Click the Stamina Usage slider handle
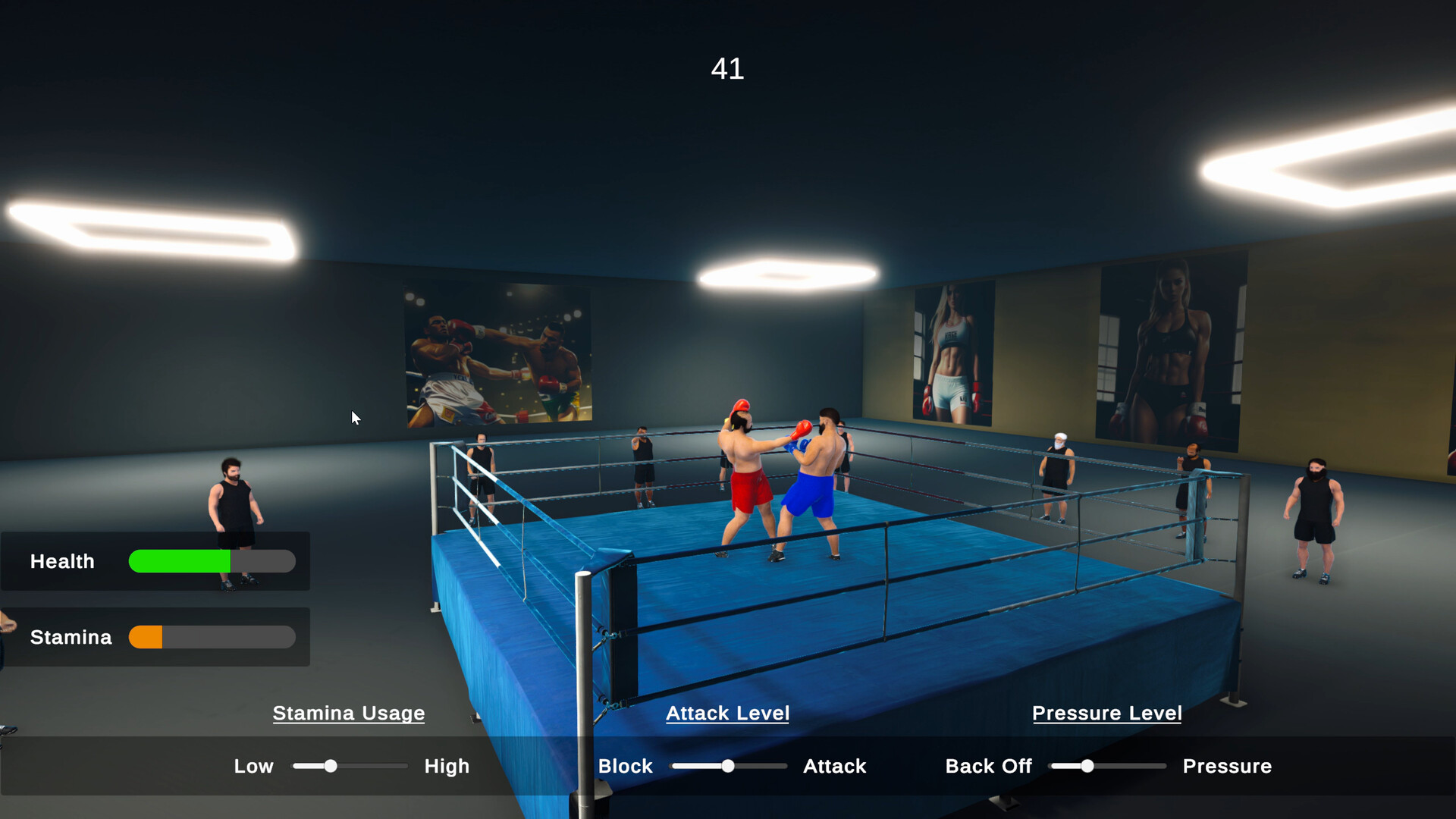The width and height of the screenshot is (1456, 819). click(331, 766)
